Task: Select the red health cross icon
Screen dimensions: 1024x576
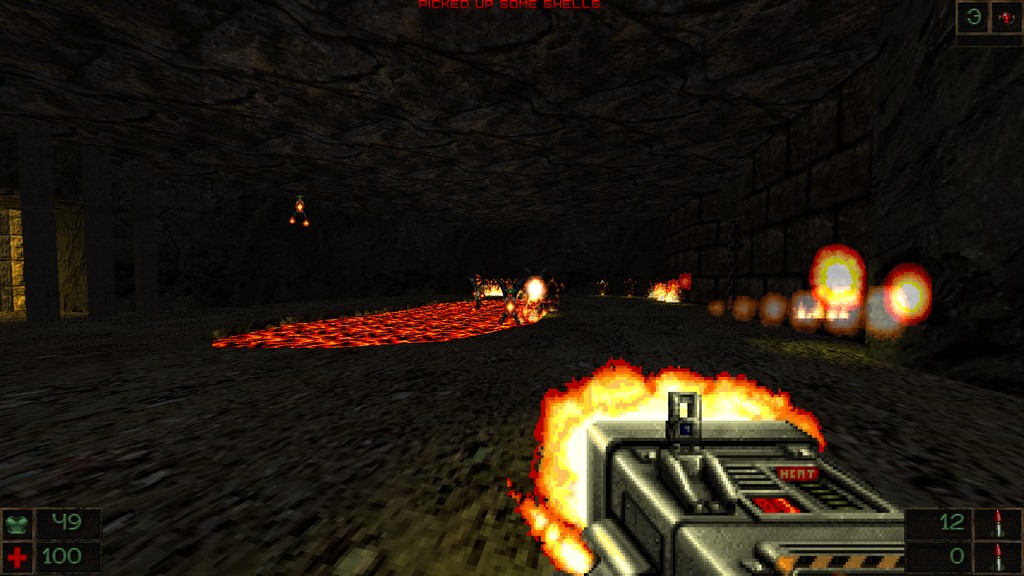Action: tap(16, 555)
